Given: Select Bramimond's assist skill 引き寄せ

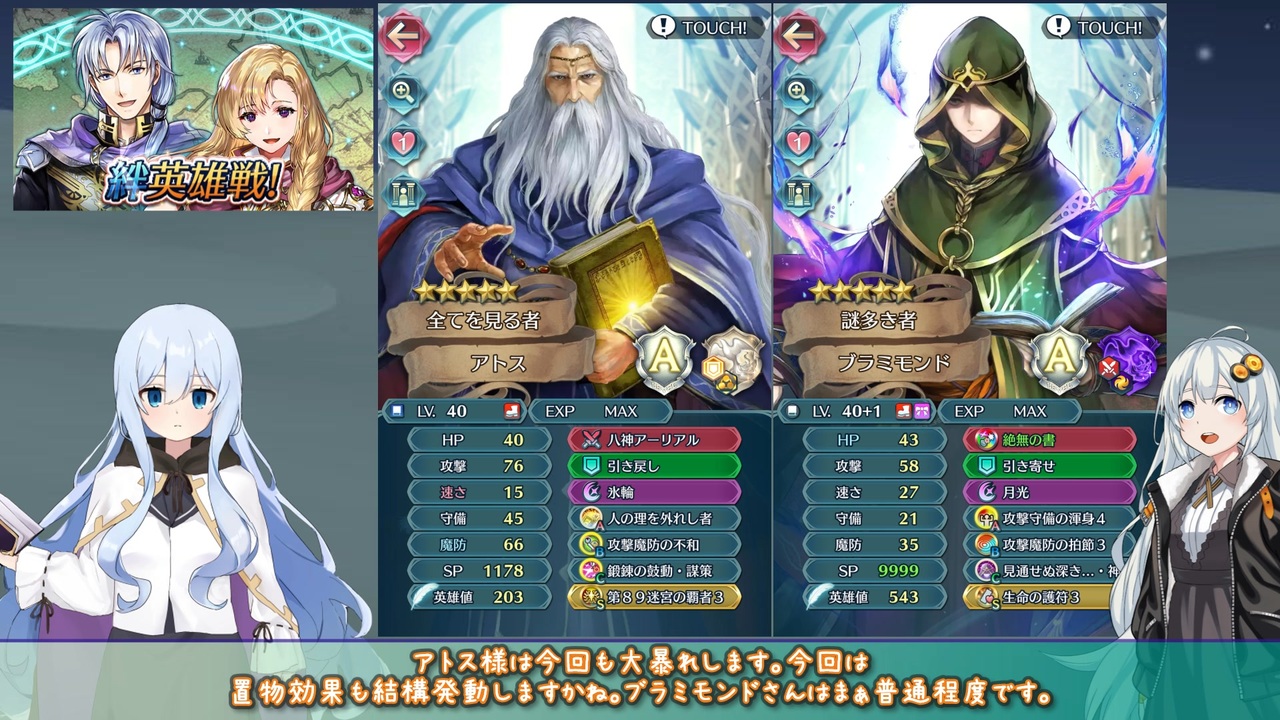Looking at the screenshot, I should 1048,466.
